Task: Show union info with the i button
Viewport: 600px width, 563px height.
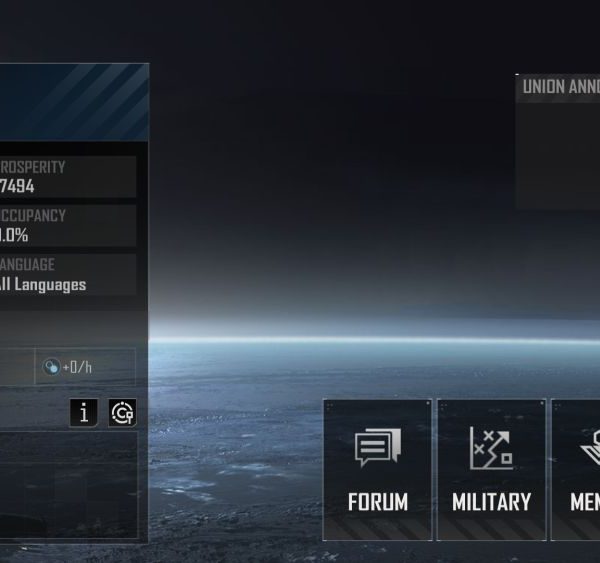Action: point(85,413)
